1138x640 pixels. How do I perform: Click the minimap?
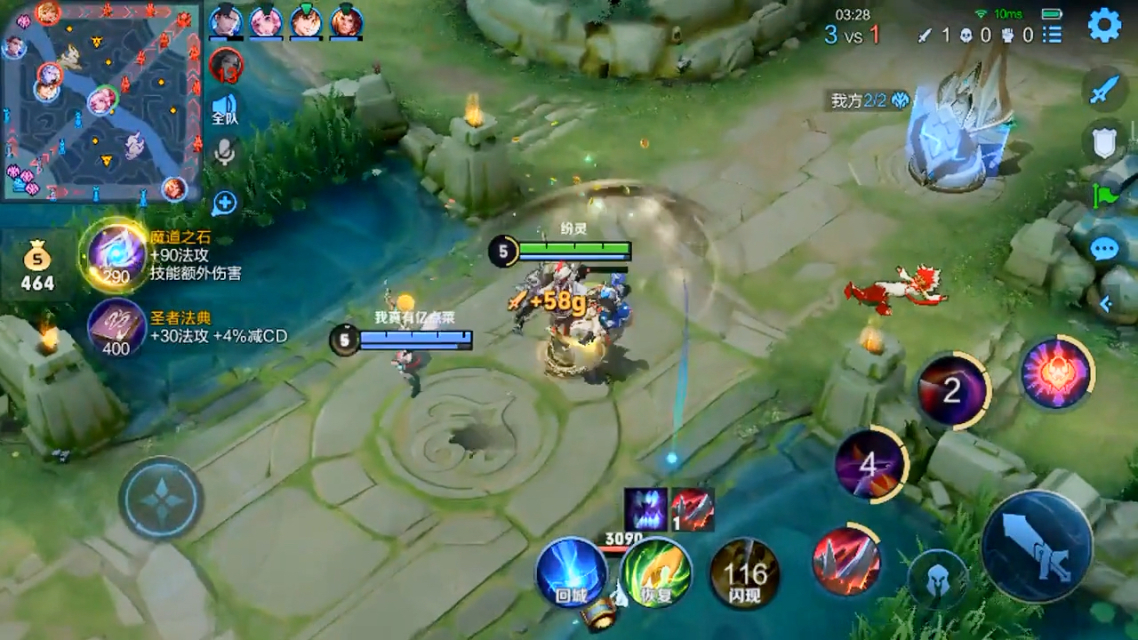(100, 100)
